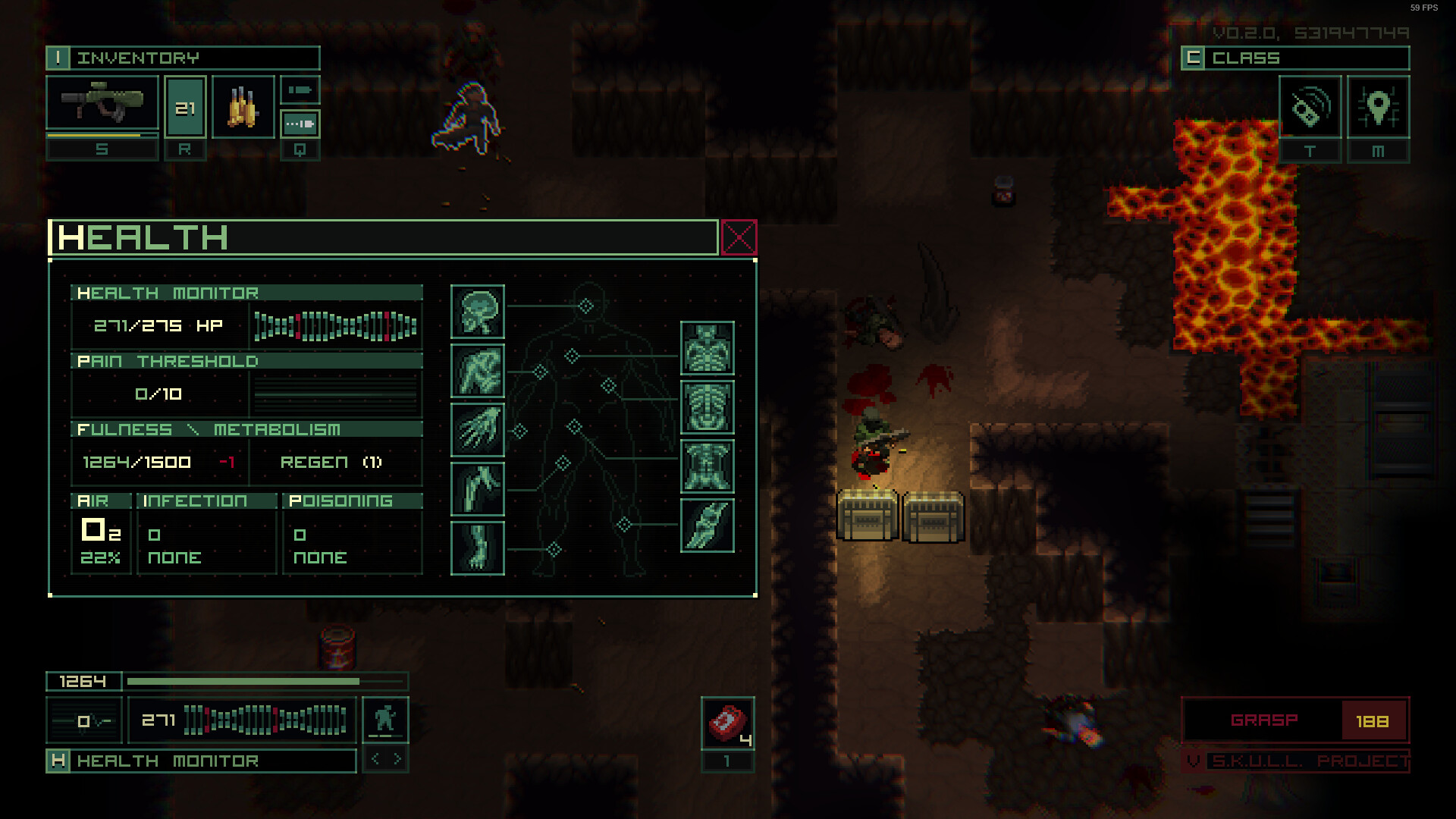Open the shells item in the inventory
This screenshot has height=819, width=1456.
[243, 107]
